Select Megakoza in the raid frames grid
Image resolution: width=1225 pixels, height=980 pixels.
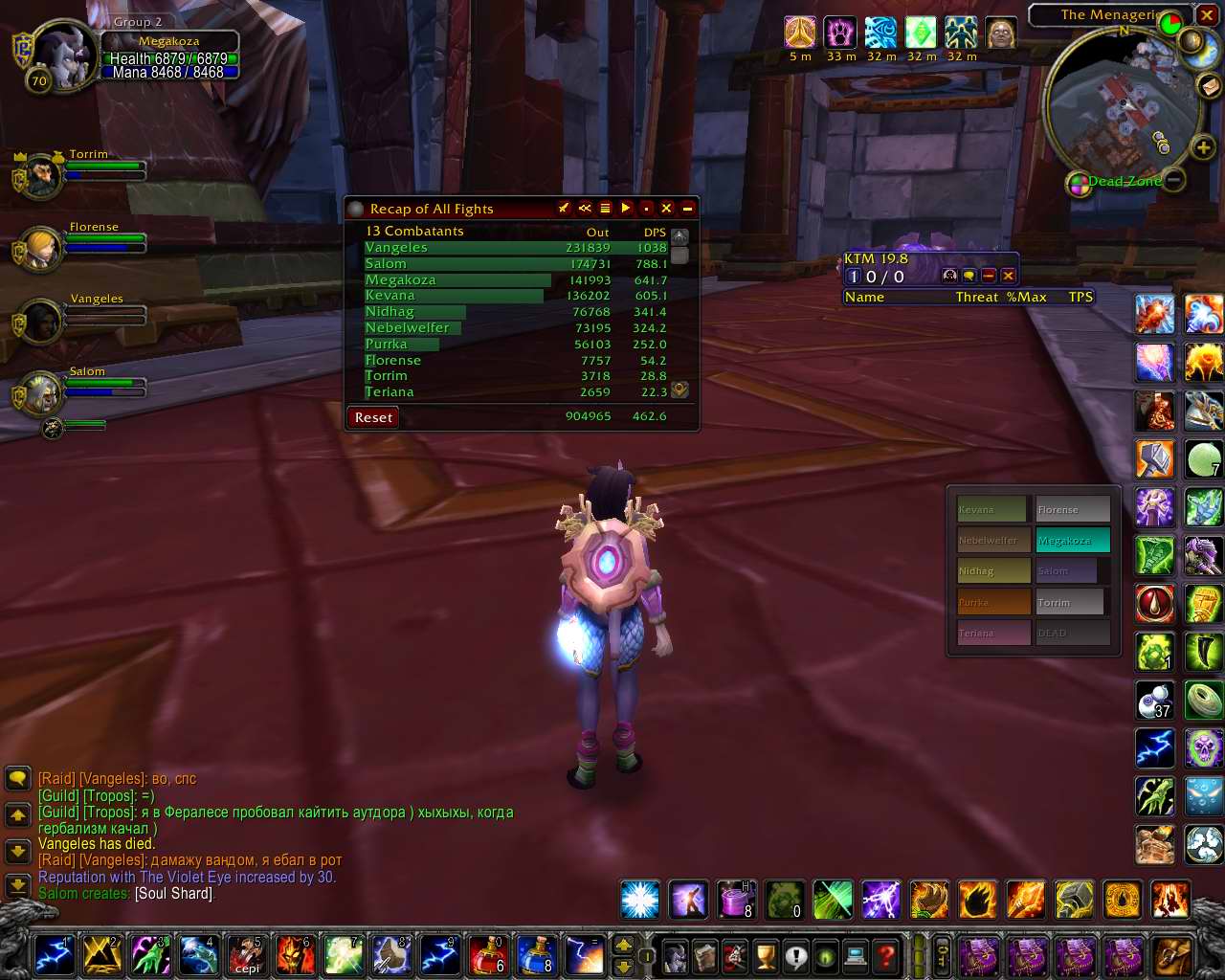click(1072, 541)
